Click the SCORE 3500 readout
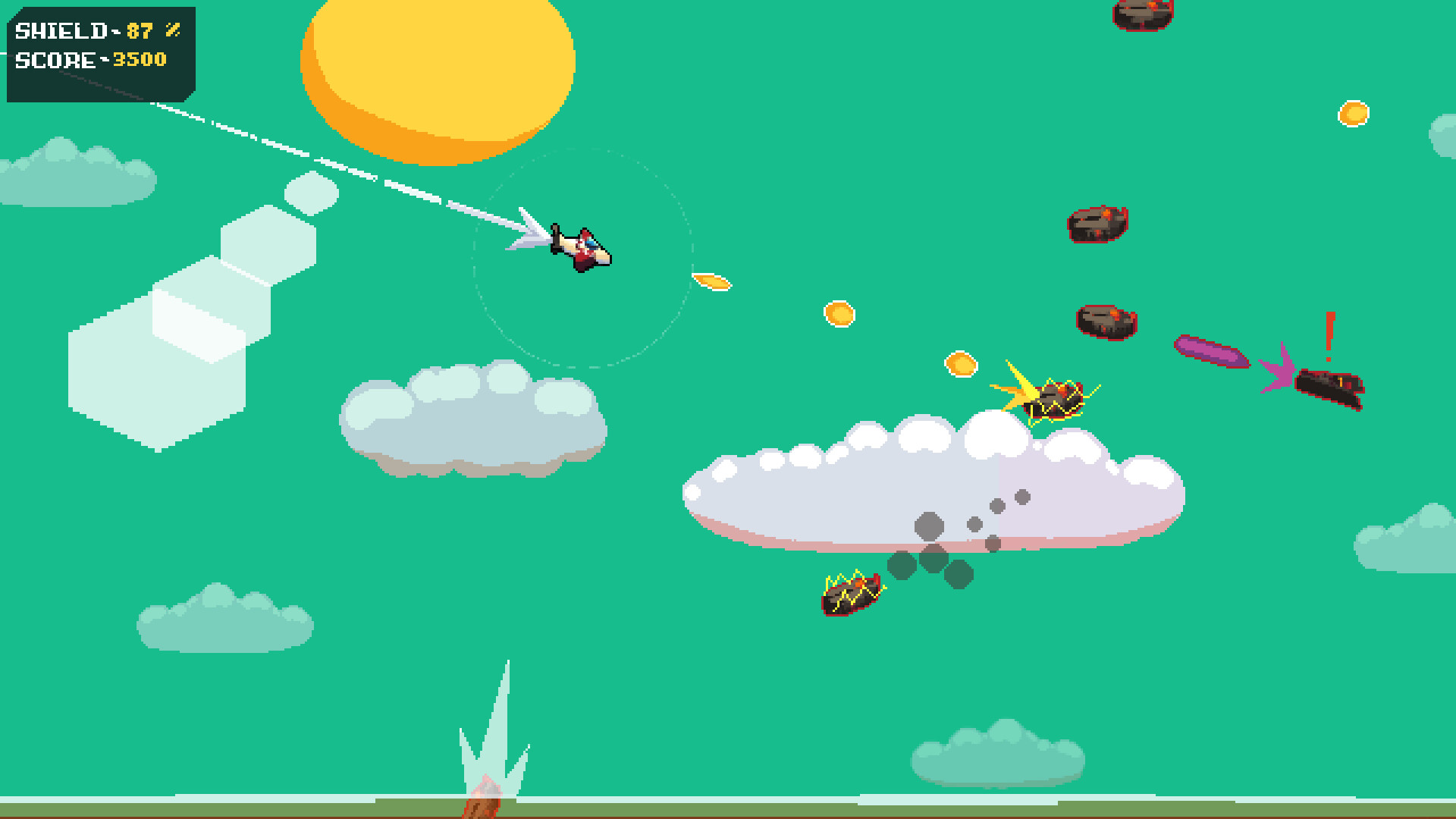 (91, 60)
